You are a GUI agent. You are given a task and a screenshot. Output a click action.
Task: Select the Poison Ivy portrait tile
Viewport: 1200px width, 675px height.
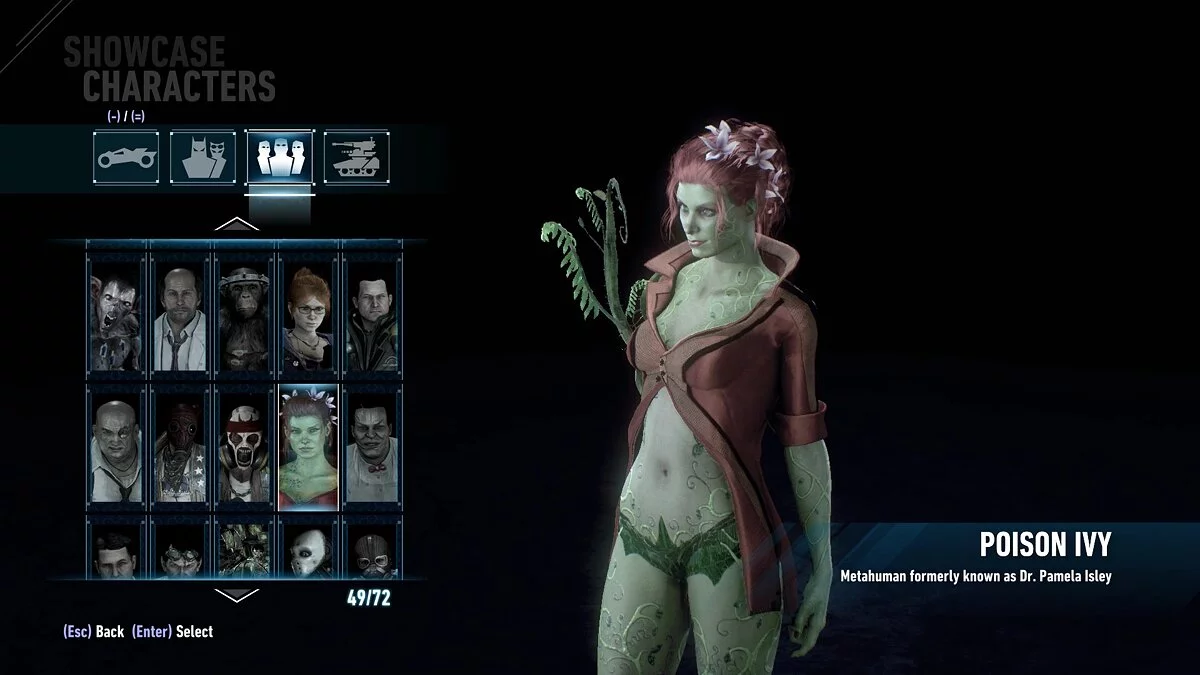pyautogui.click(x=308, y=444)
